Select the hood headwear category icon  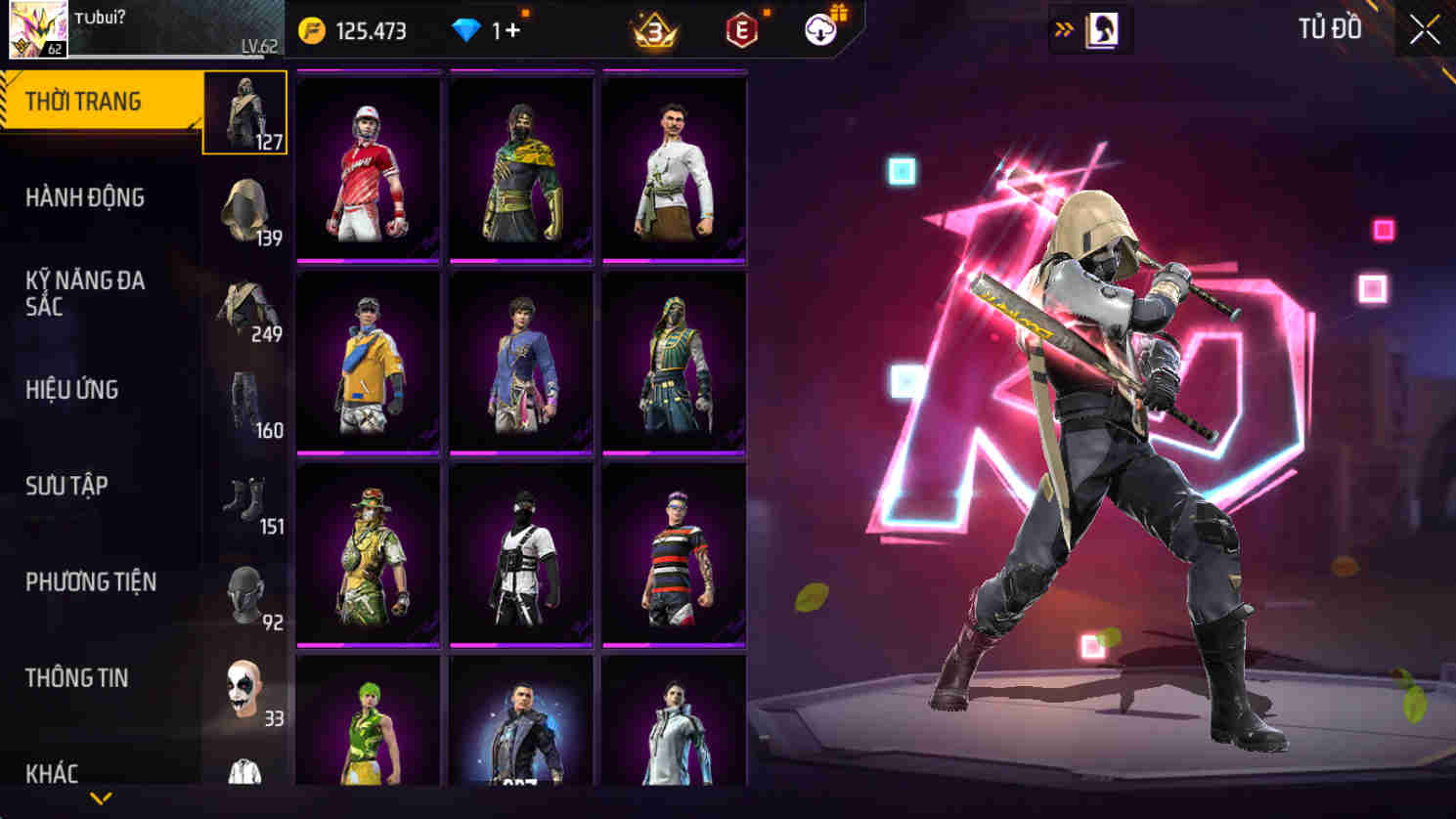tap(243, 208)
